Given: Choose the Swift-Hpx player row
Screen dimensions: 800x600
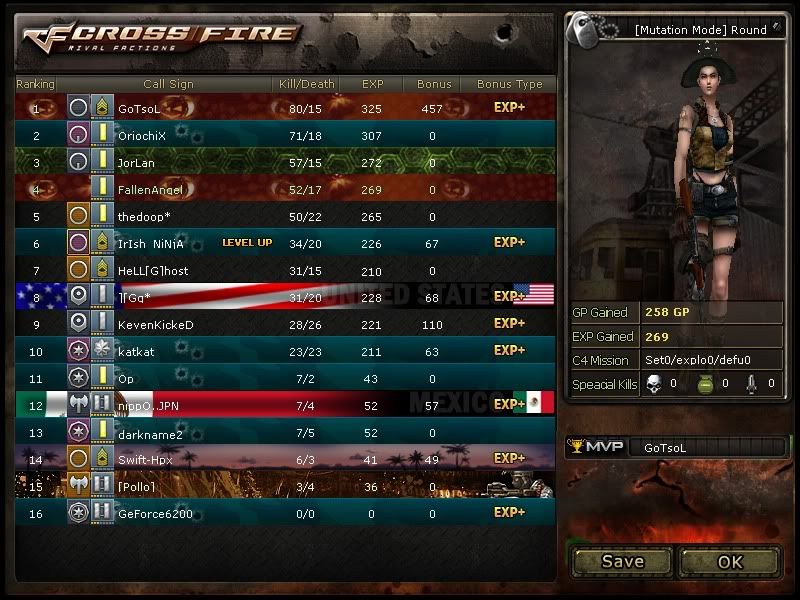Looking at the screenshot, I should (x=285, y=460).
